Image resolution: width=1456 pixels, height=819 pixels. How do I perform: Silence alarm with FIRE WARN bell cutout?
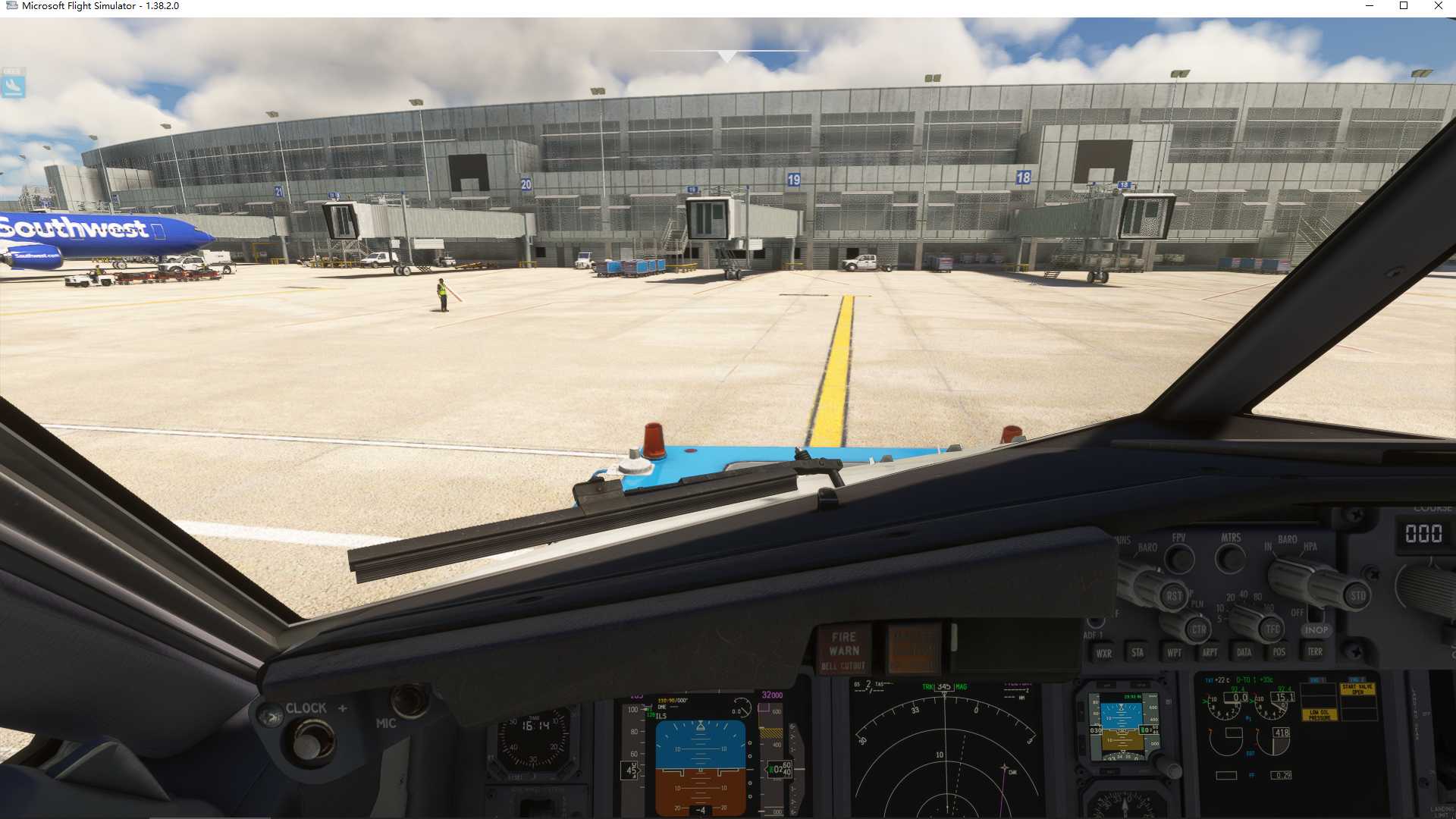pyautogui.click(x=843, y=651)
